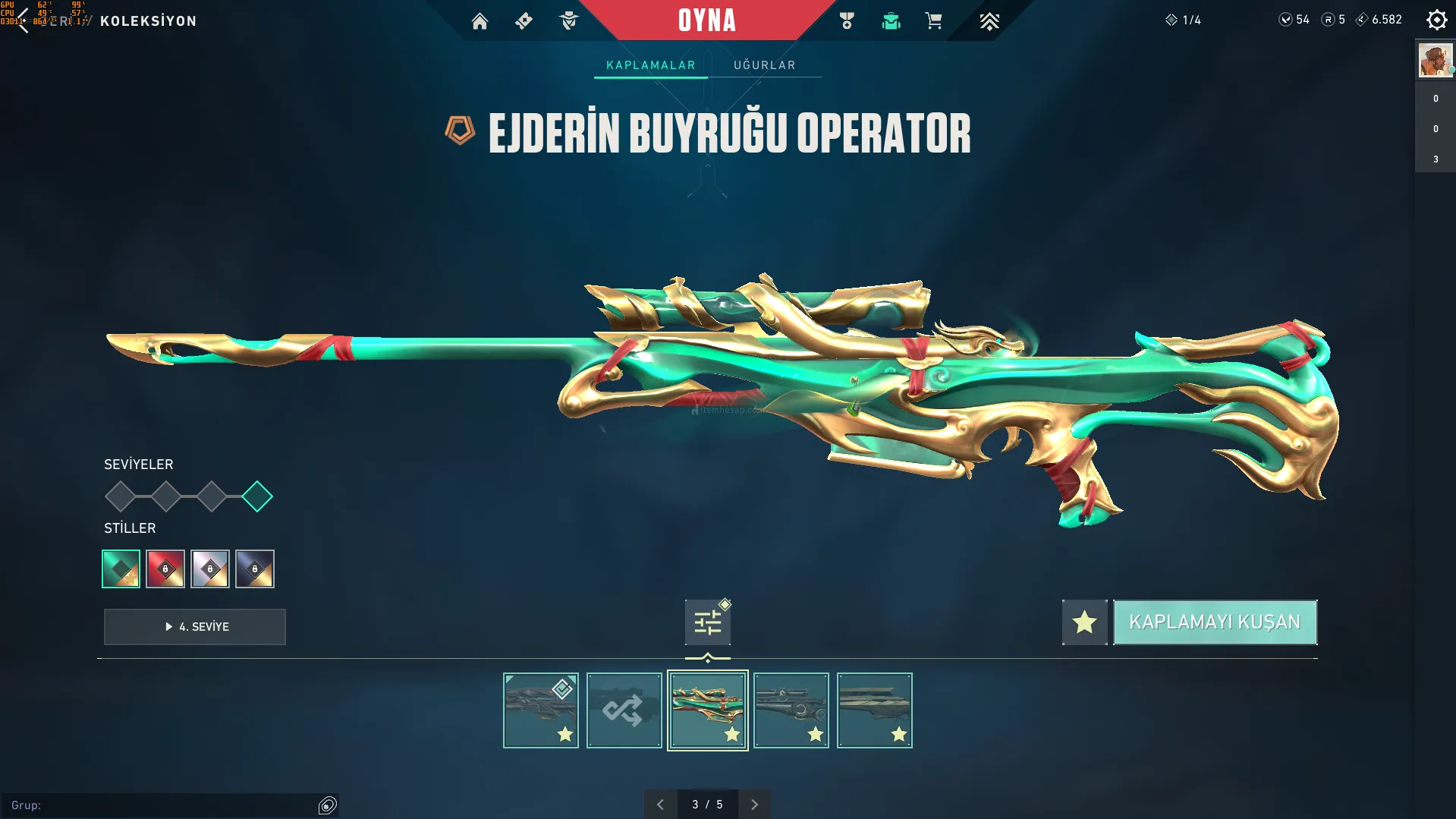
Task: Go to the next skin page
Action: [x=754, y=805]
